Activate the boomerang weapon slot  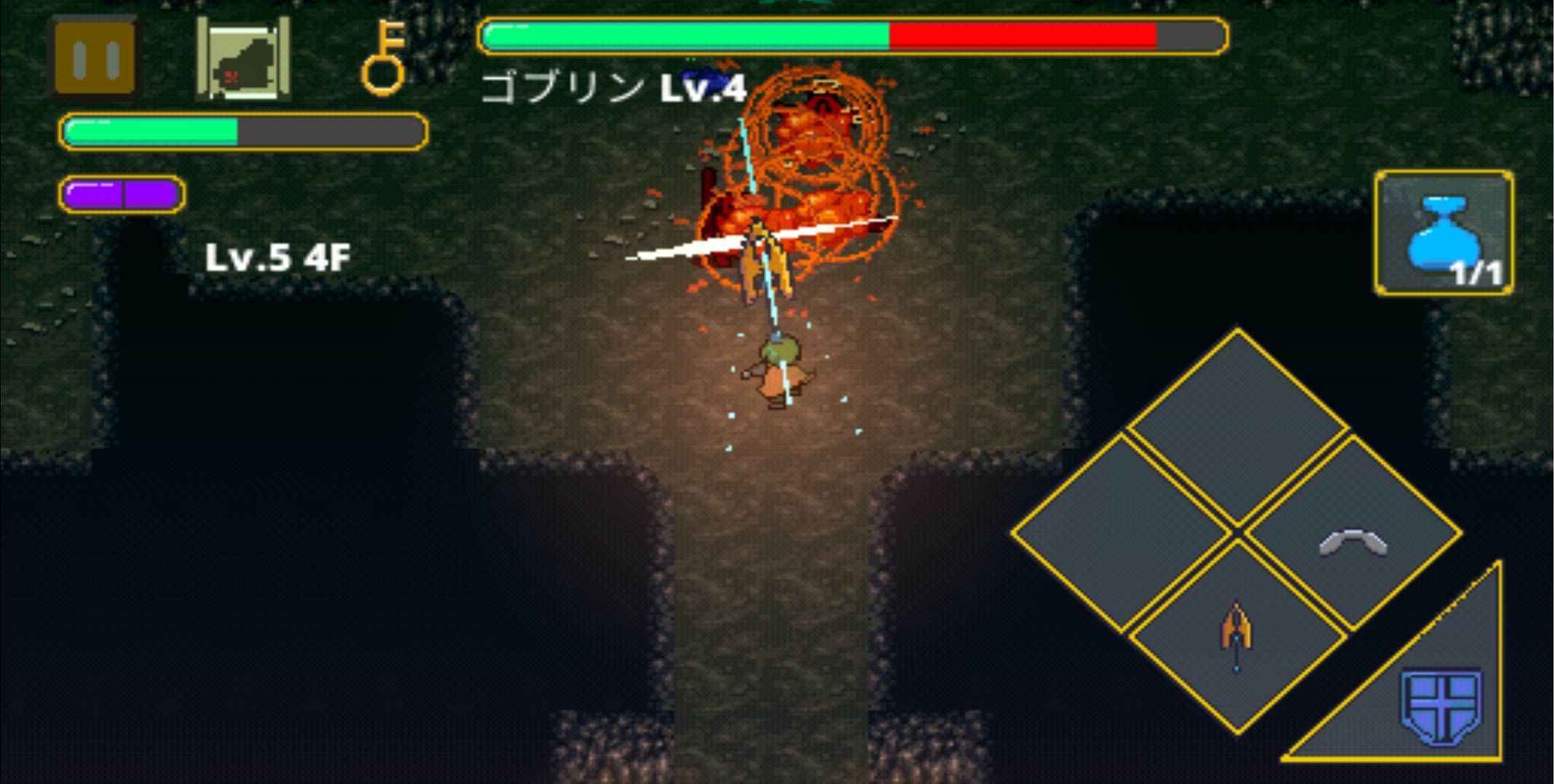[1353, 537]
